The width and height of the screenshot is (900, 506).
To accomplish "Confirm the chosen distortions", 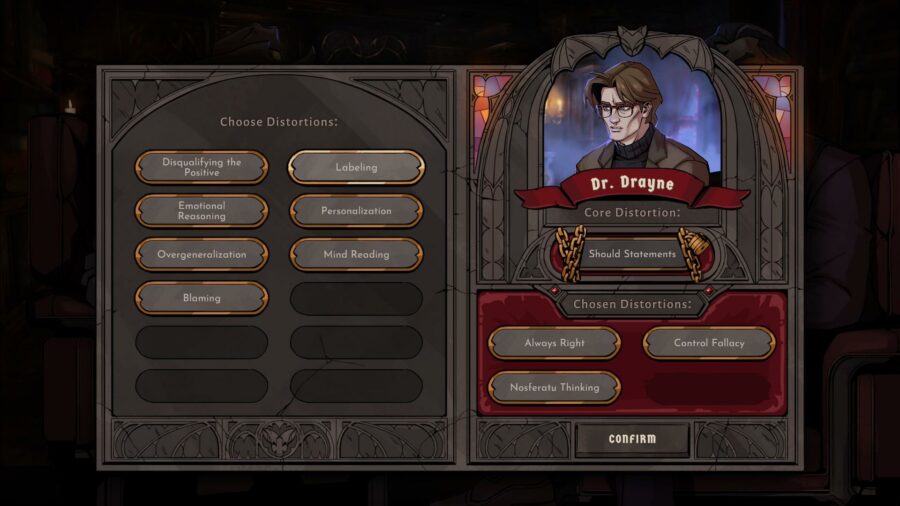I will click(632, 439).
